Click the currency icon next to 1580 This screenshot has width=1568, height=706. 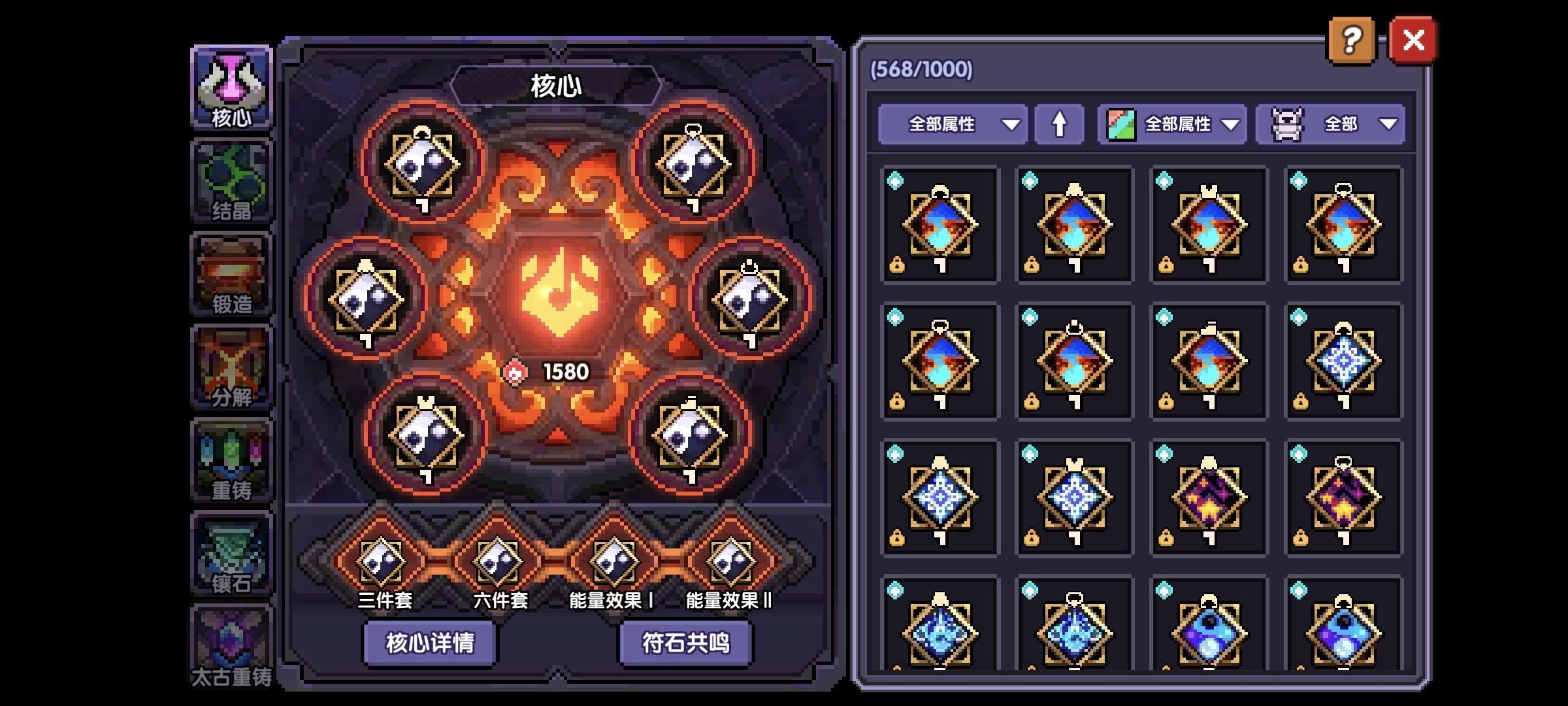[x=516, y=371]
